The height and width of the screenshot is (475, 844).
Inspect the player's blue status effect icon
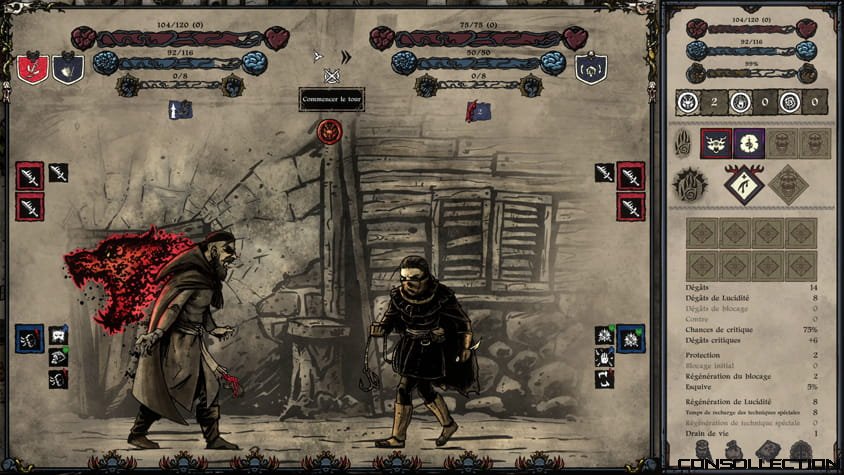(x=181, y=110)
